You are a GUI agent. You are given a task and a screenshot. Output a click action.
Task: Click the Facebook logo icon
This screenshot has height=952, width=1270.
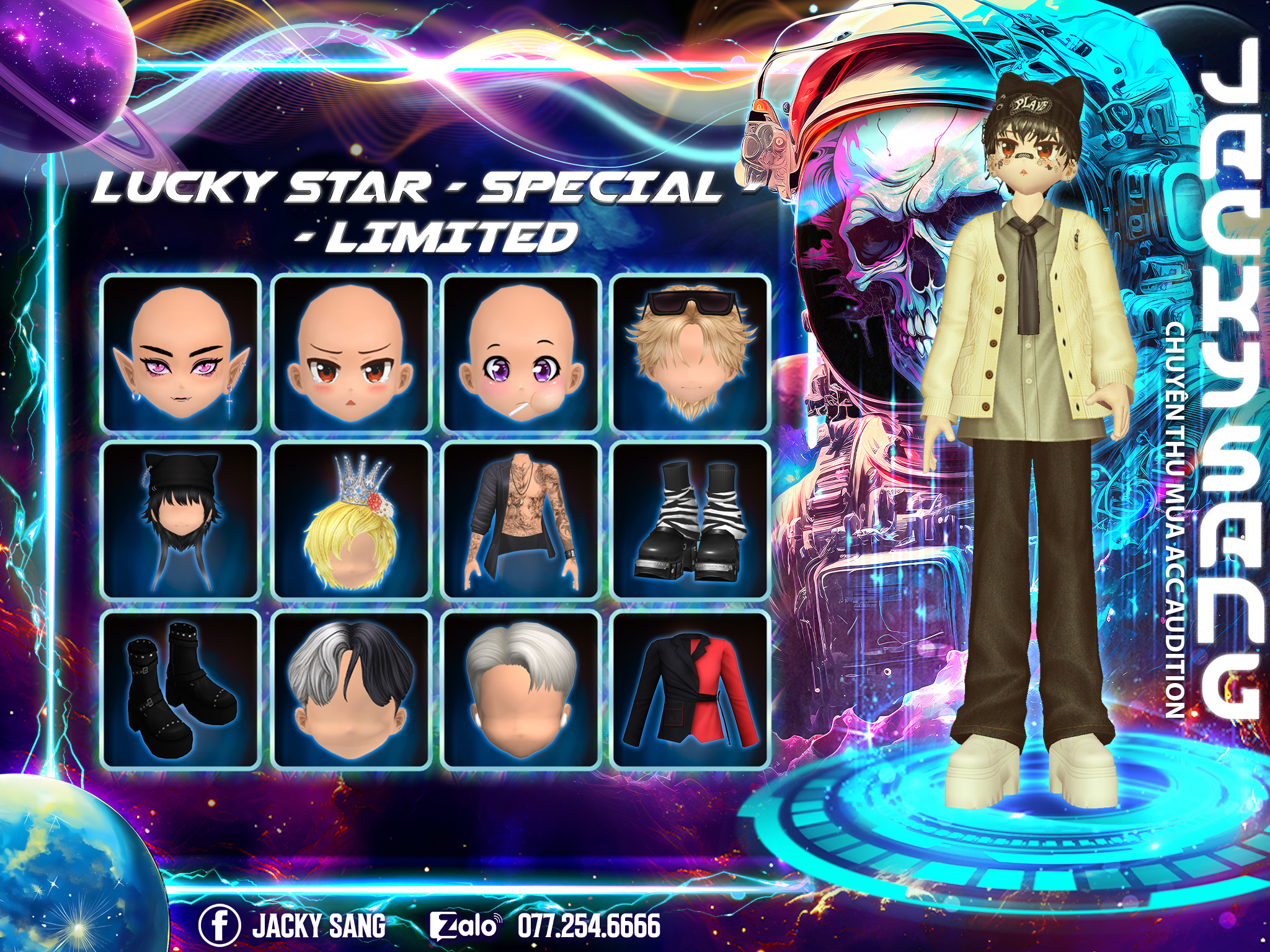219,925
